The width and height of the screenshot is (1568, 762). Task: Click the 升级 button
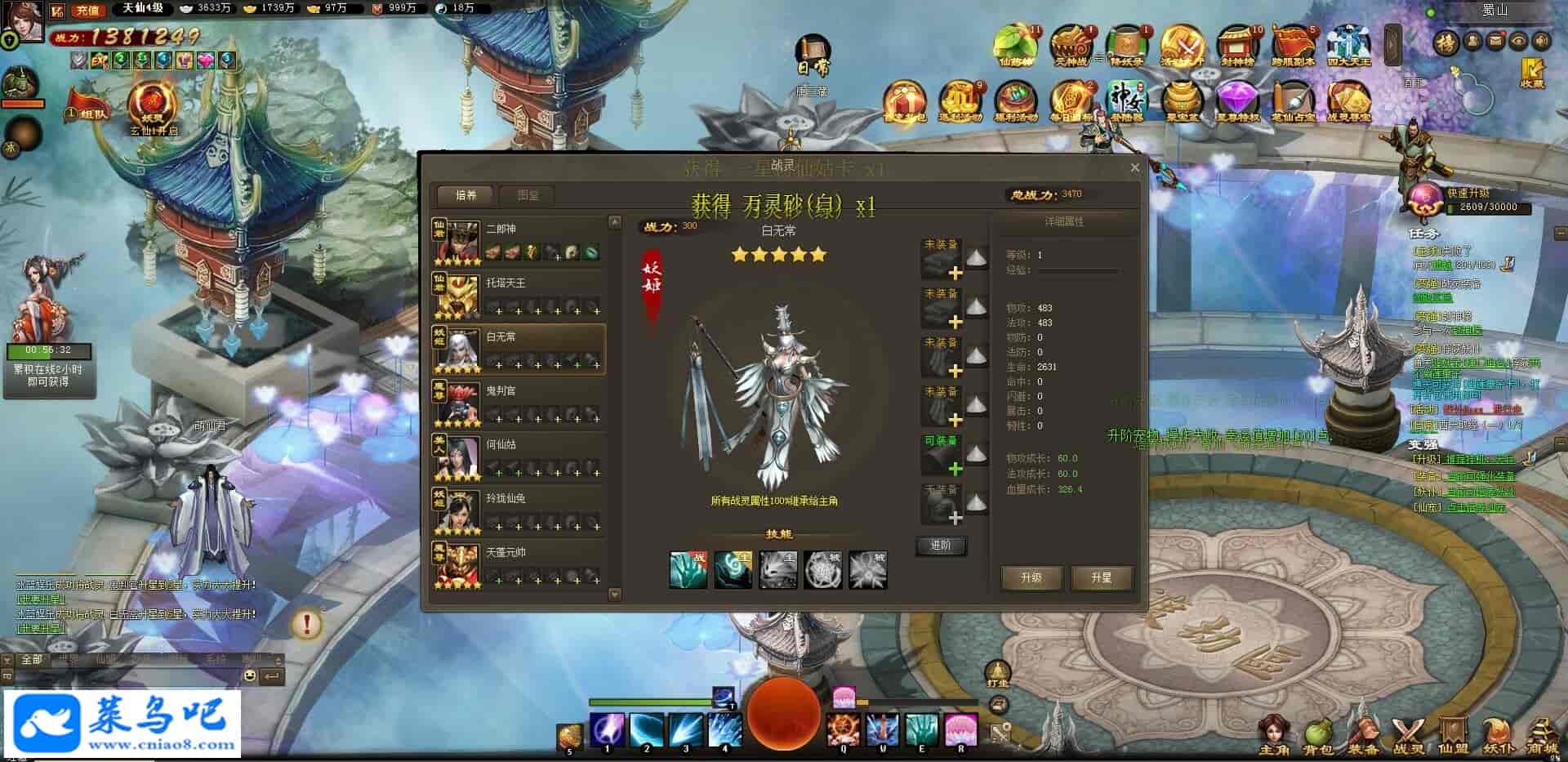1031,577
